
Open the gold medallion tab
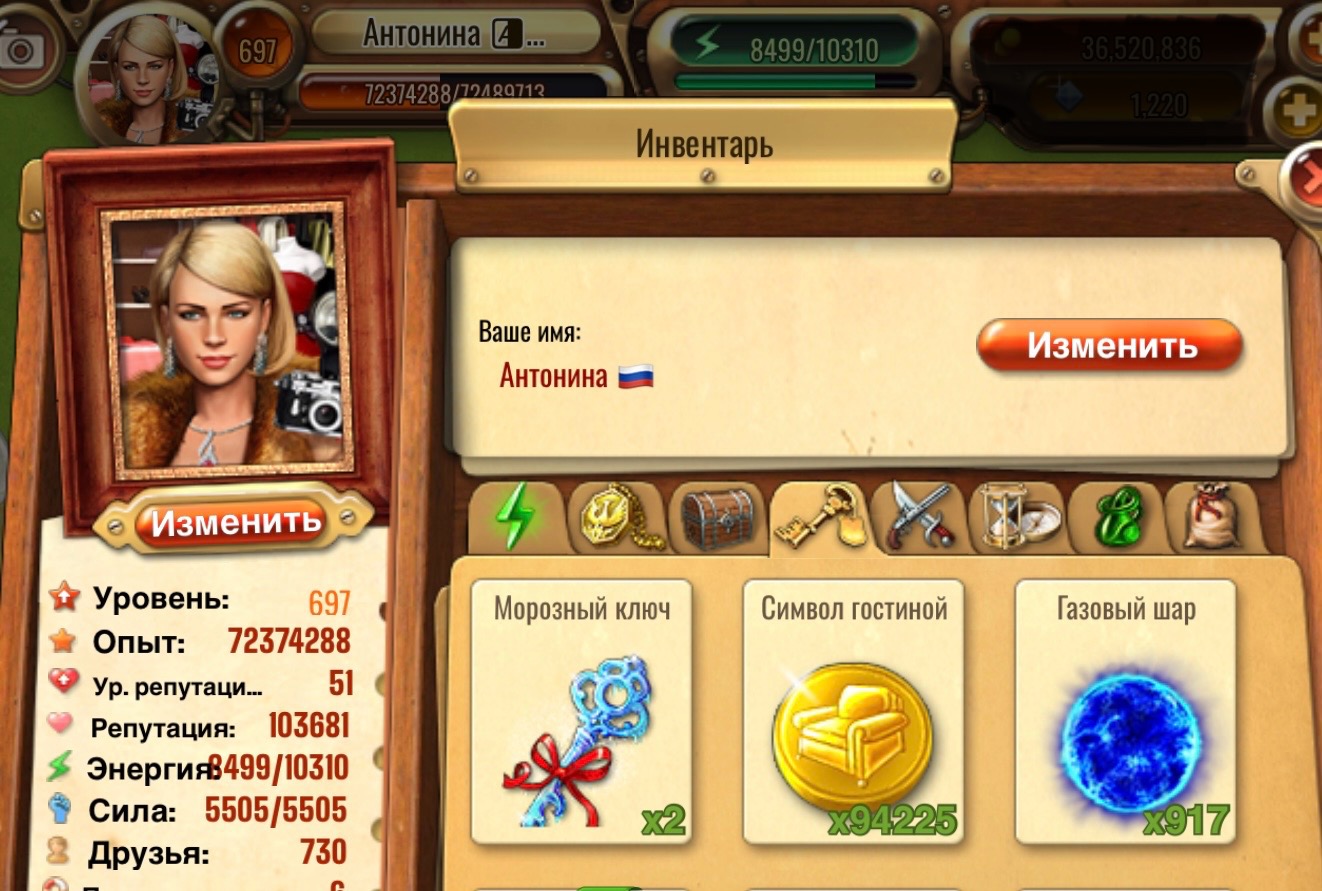[x=616, y=518]
